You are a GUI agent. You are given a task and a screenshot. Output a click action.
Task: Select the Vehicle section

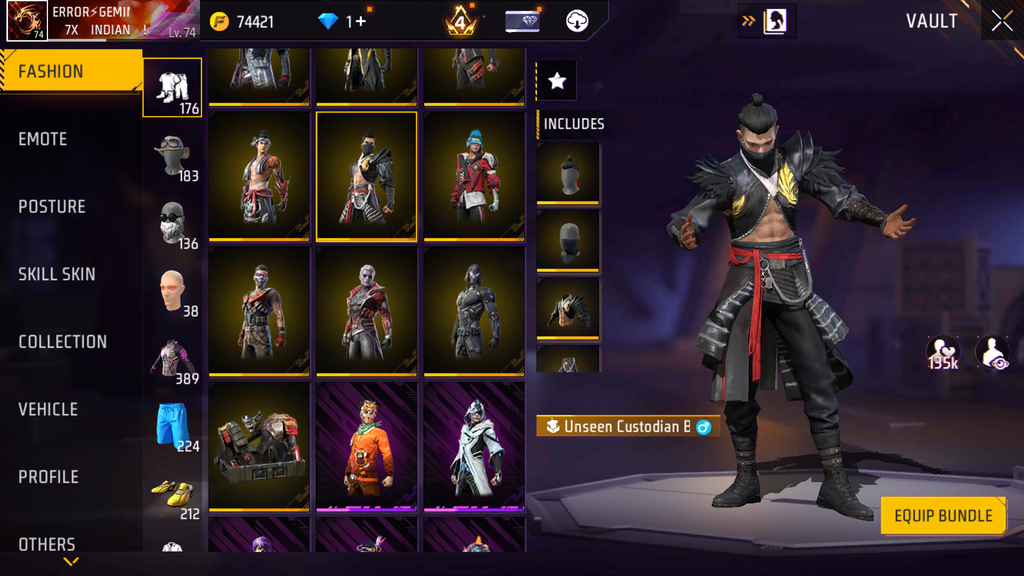(48, 409)
